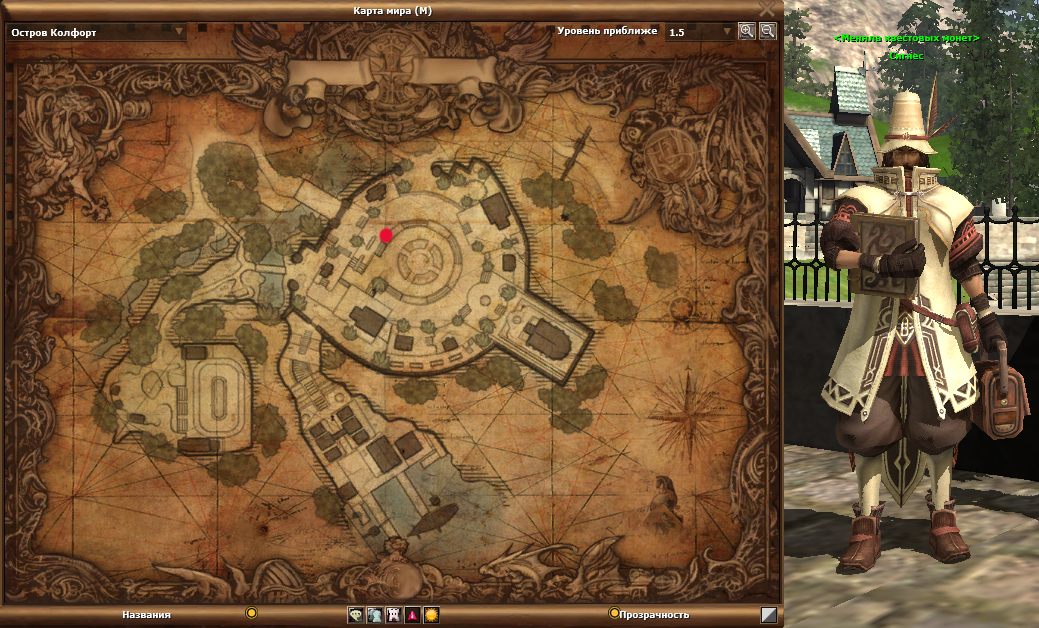The image size is (1039, 628).
Task: Toggle the white castle map filter icon
Action: (393, 615)
